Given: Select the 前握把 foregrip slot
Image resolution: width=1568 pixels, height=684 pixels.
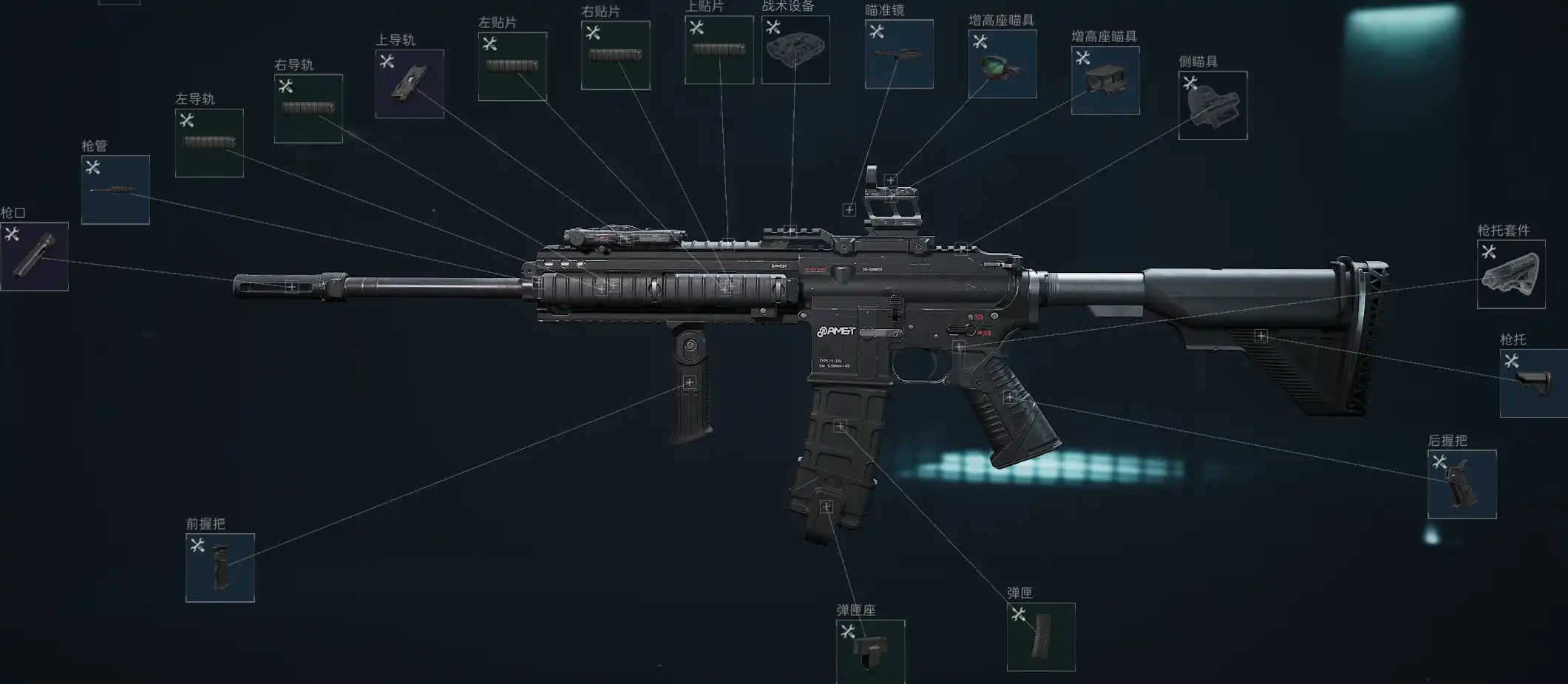Looking at the screenshot, I should click(220, 568).
